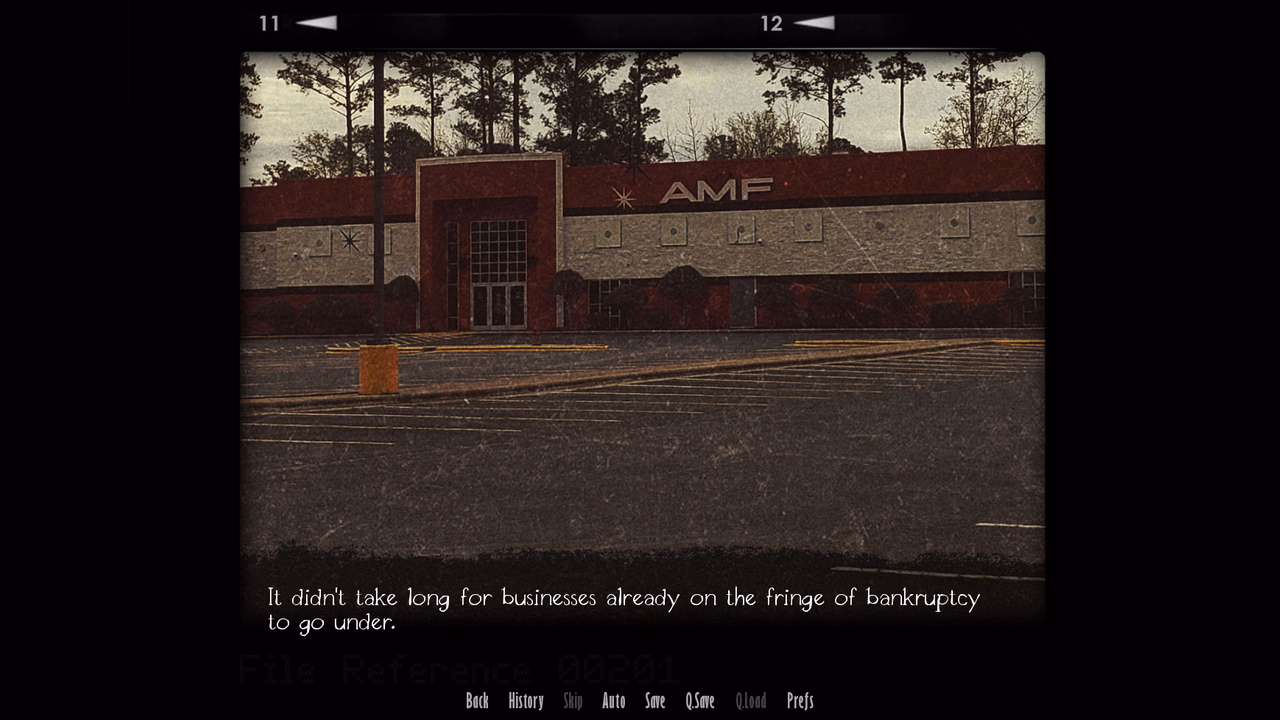Enable Skip mode
The width and height of the screenshot is (1280, 720).
(x=572, y=701)
